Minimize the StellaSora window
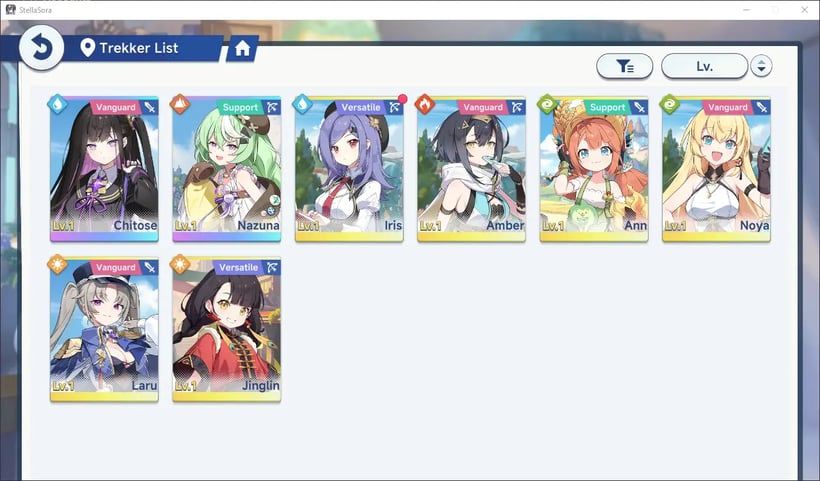The height and width of the screenshot is (481, 820). coord(746,9)
